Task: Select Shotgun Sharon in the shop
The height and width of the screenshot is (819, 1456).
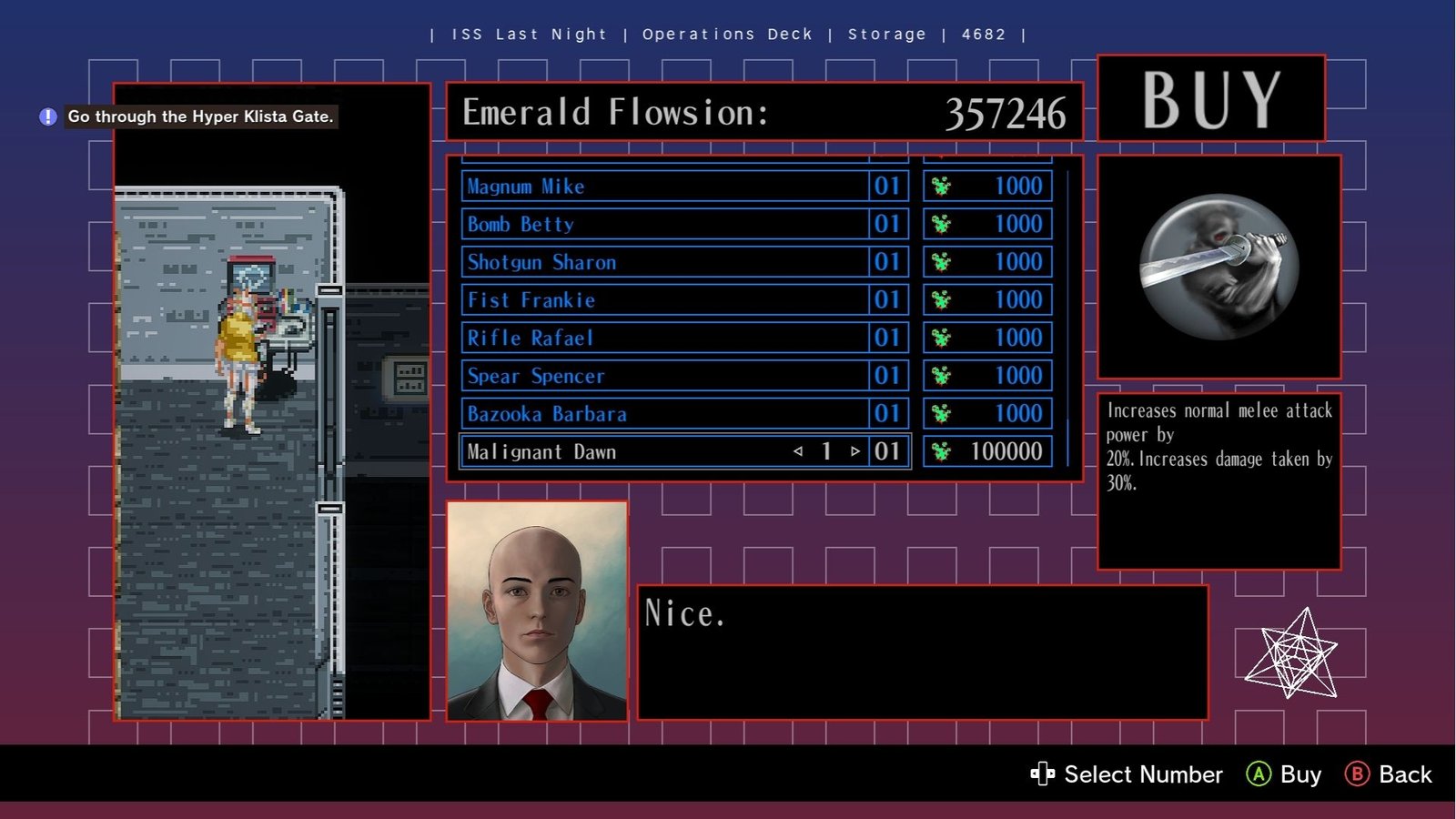Action: 664,262
